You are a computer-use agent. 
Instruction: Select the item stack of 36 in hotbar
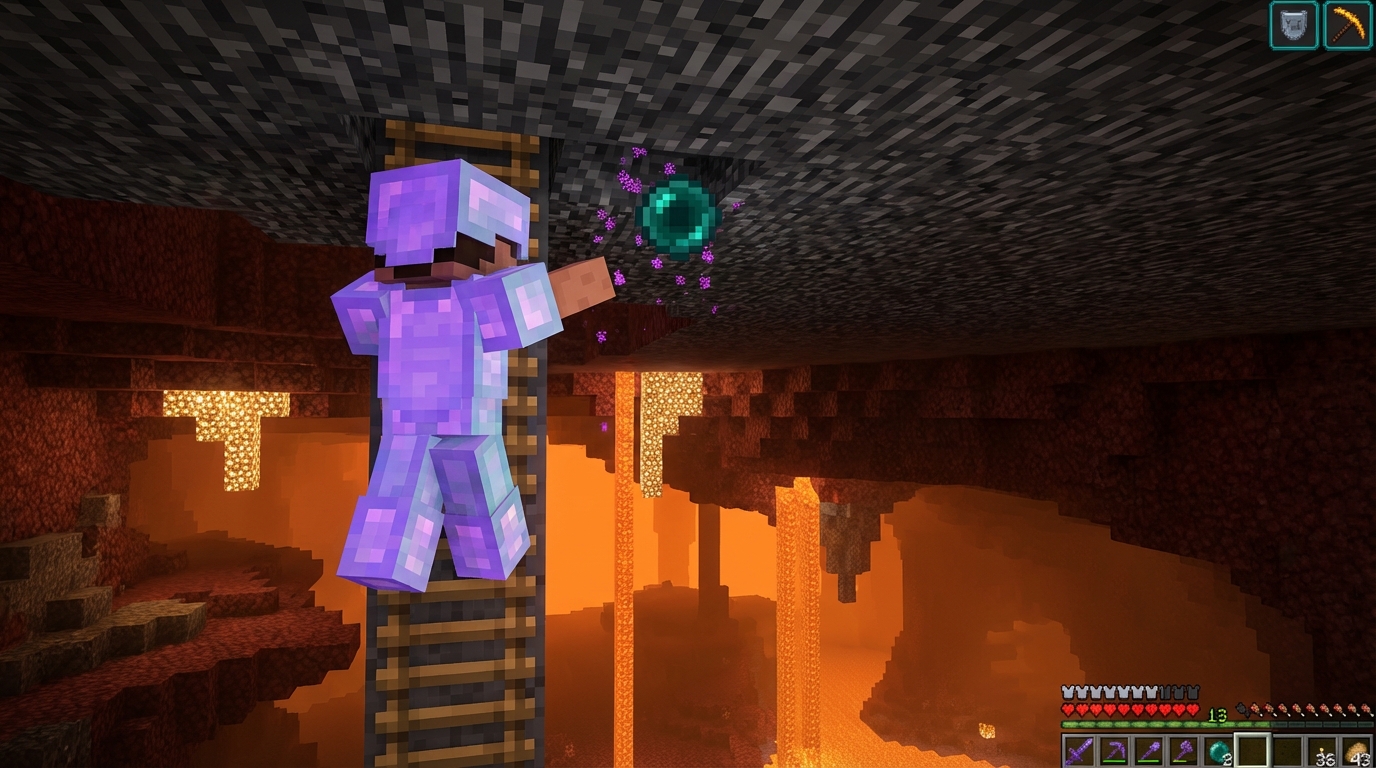(1323, 748)
